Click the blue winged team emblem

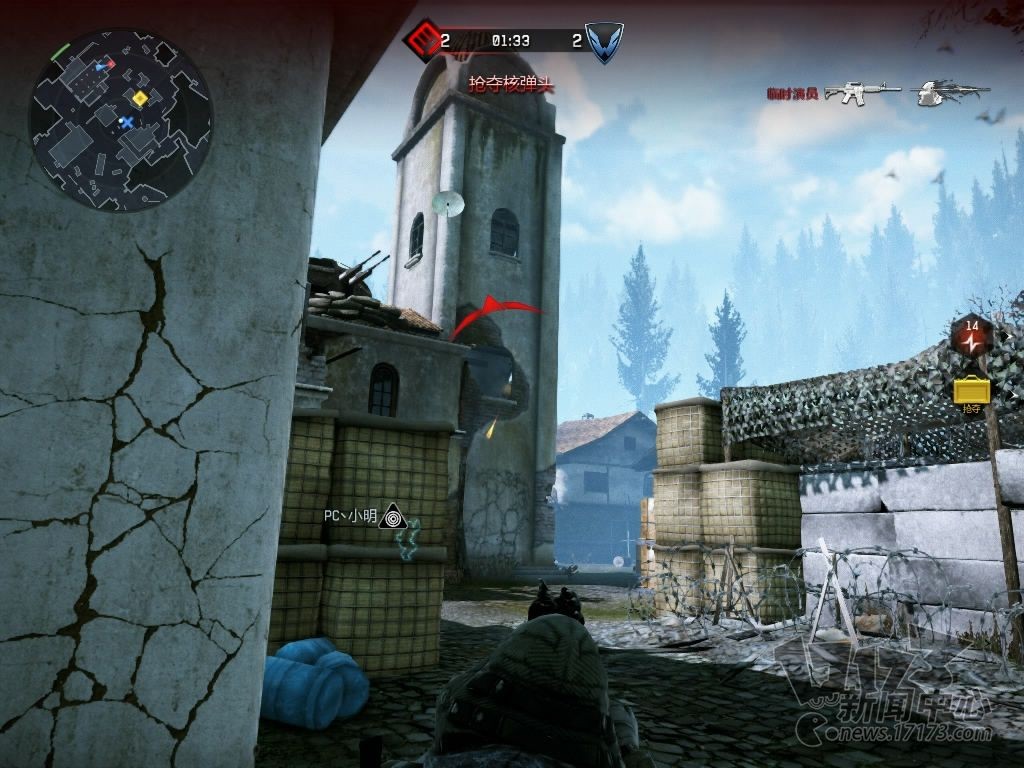[604, 42]
